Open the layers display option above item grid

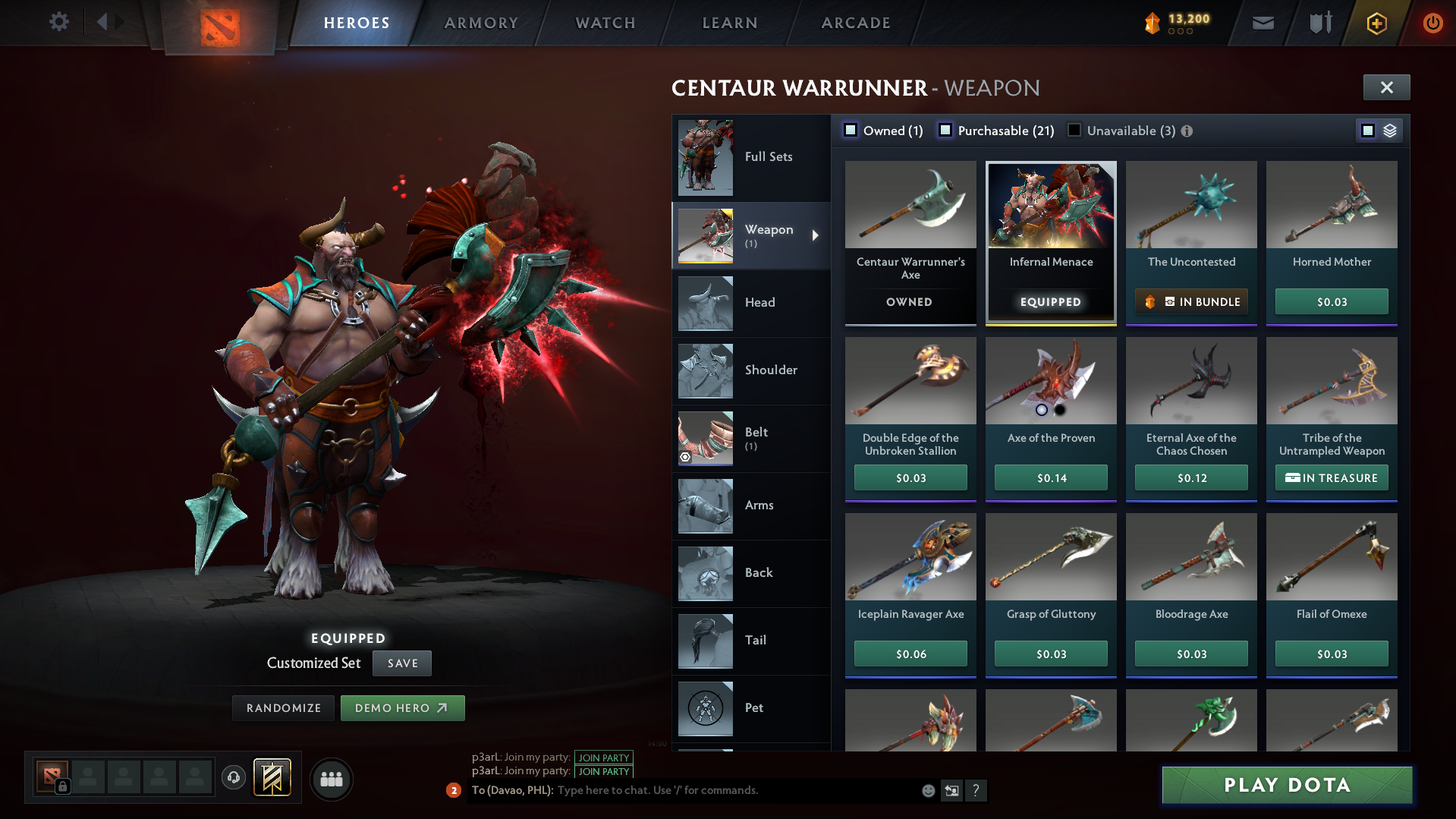coord(1389,131)
